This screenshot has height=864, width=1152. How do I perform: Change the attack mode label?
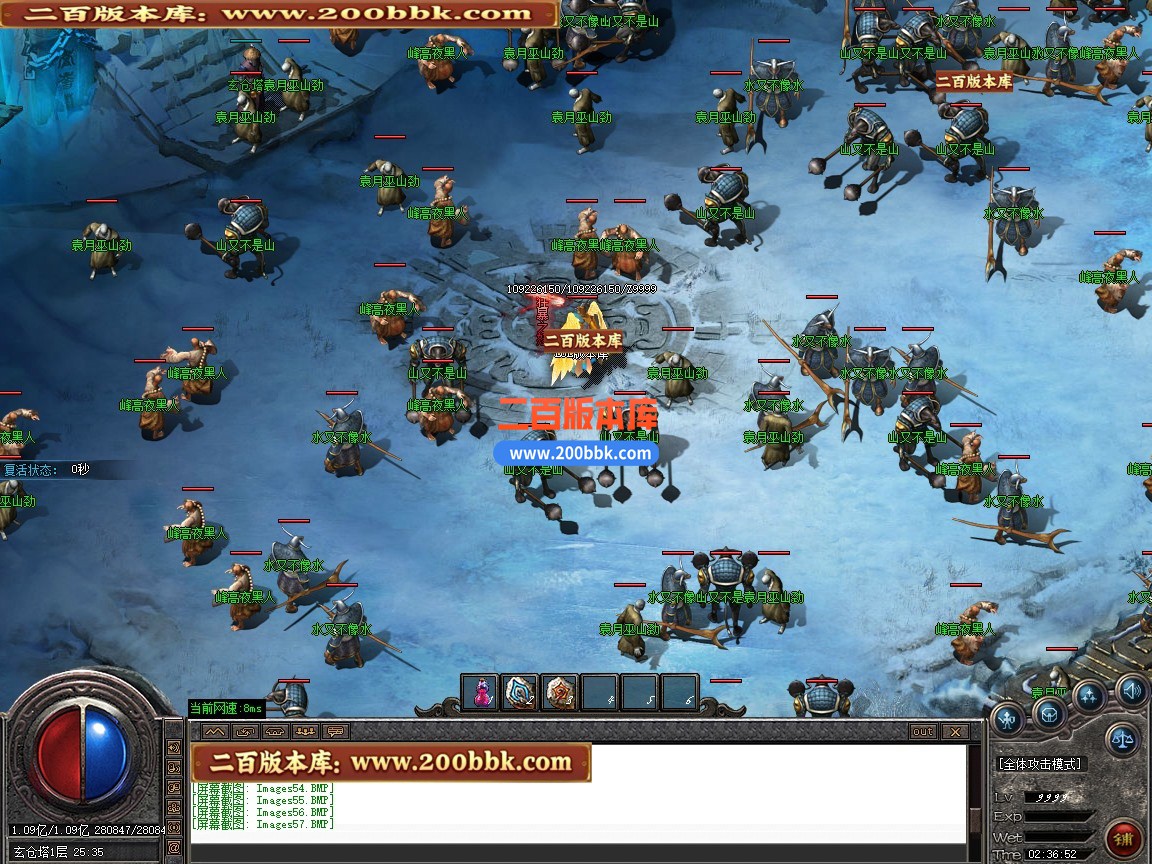[1040, 764]
